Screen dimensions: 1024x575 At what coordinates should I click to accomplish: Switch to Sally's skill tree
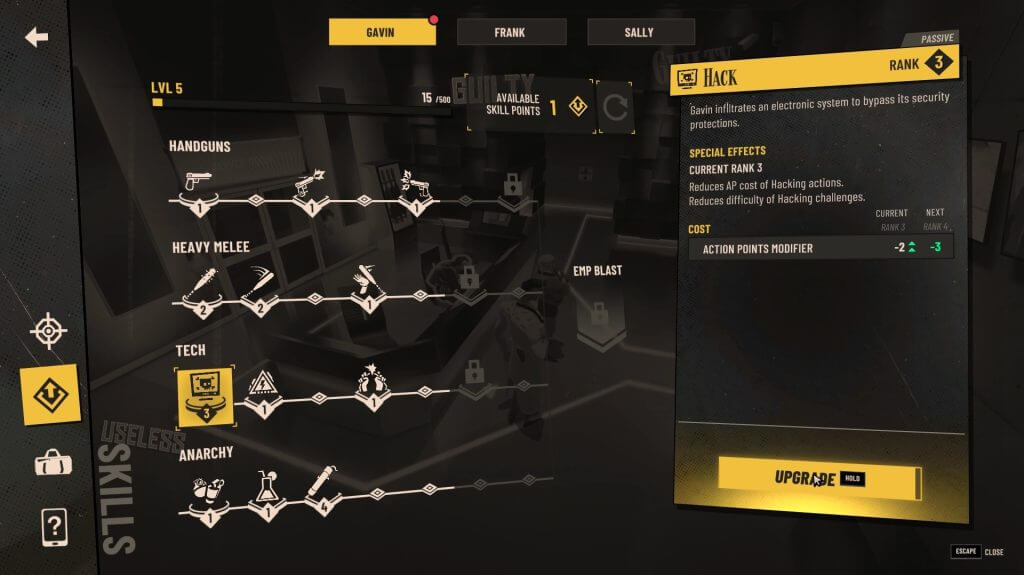click(641, 32)
